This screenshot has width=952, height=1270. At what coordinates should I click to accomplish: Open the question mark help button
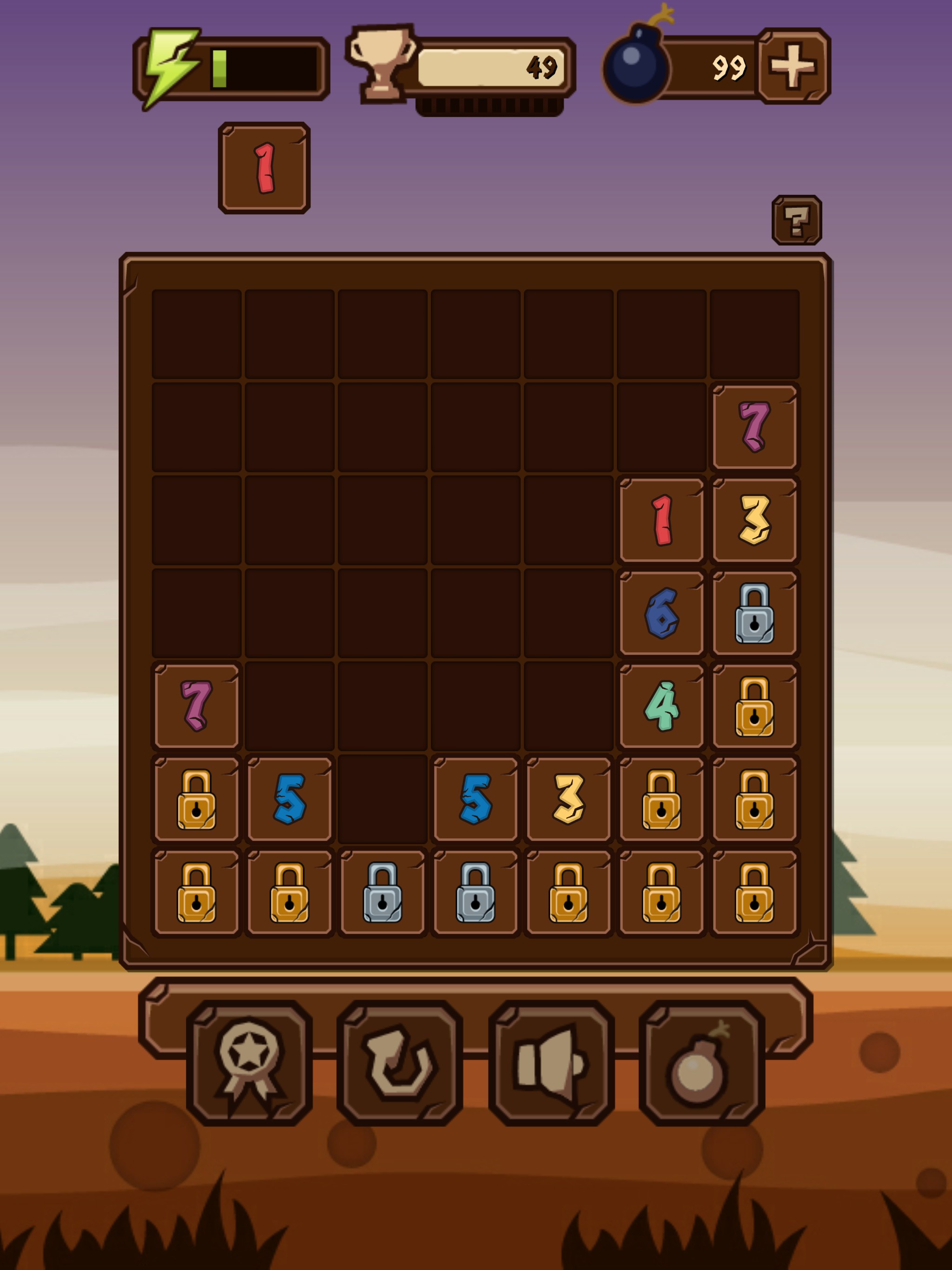(796, 220)
